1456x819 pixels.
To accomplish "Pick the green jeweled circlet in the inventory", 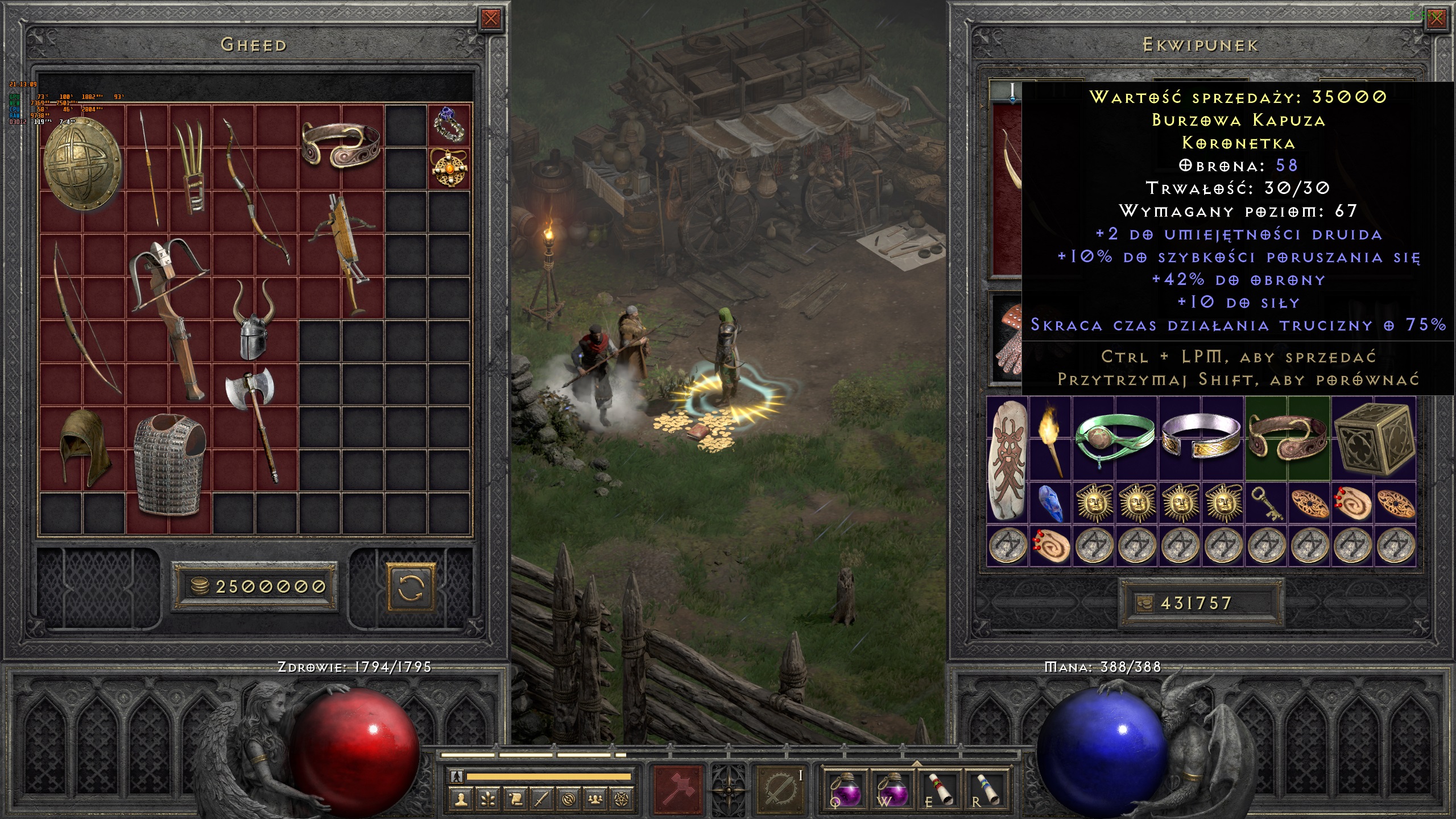I will [x=1114, y=439].
